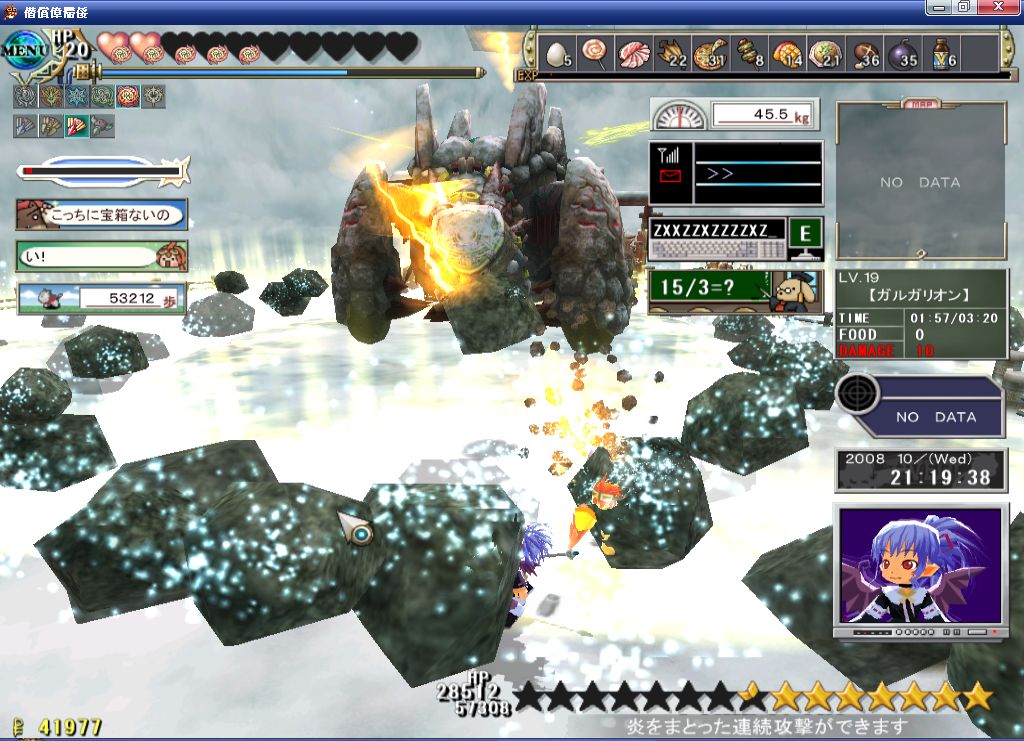Select the egg item slot
Viewport: 1024px width, 741px height.
[x=556, y=54]
